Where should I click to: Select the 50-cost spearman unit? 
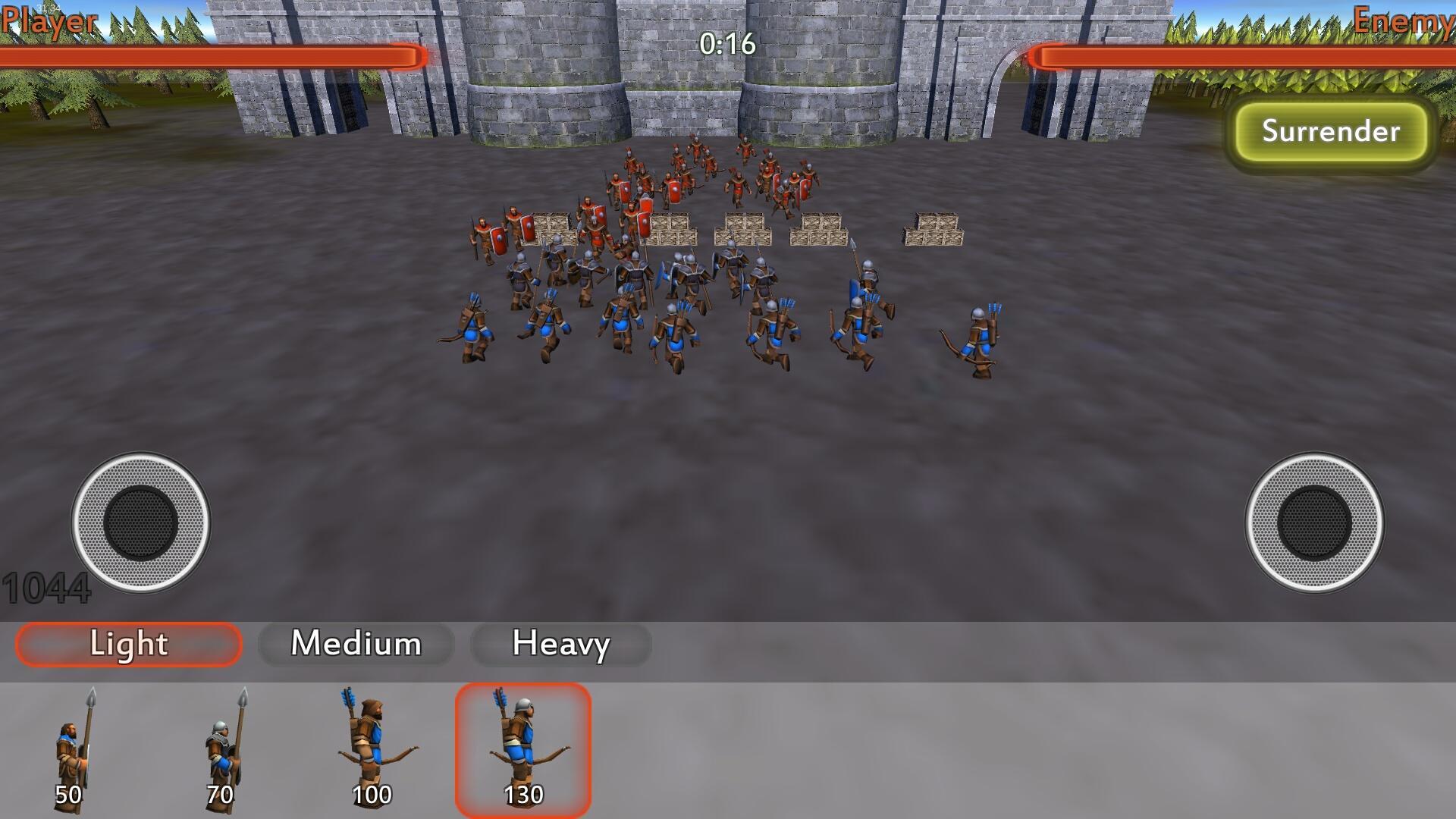[72, 747]
